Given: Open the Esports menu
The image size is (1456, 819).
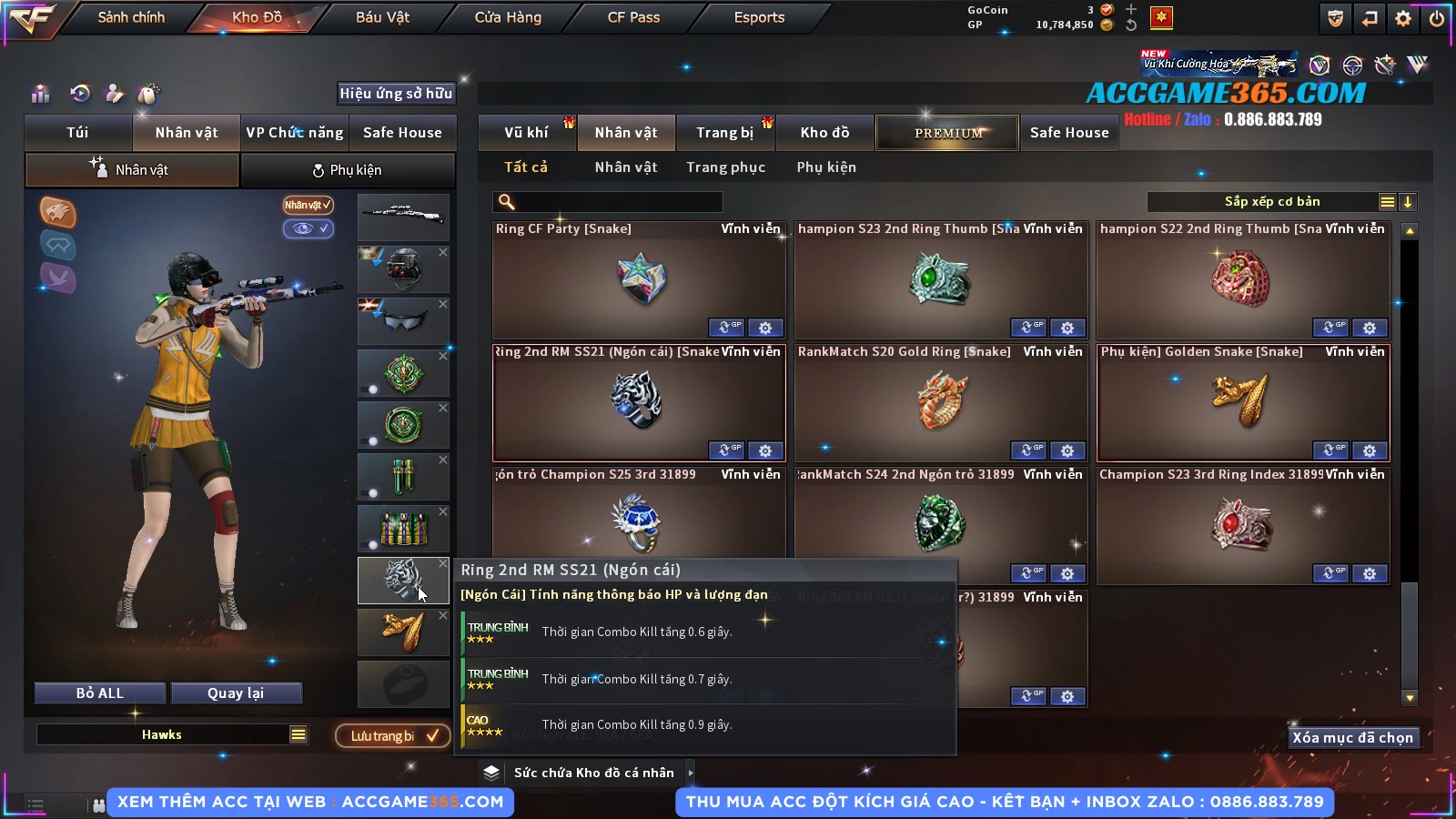Looking at the screenshot, I should point(759,17).
